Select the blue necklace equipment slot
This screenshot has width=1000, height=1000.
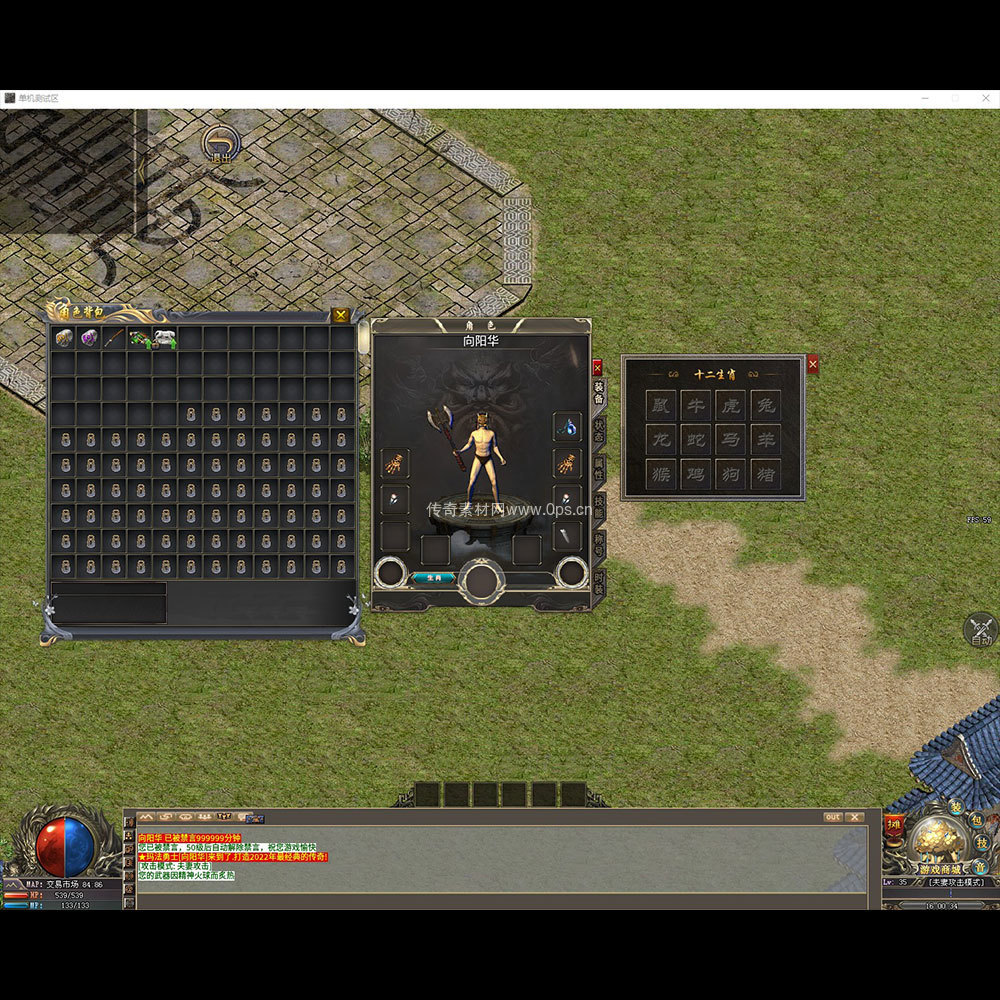tap(567, 427)
